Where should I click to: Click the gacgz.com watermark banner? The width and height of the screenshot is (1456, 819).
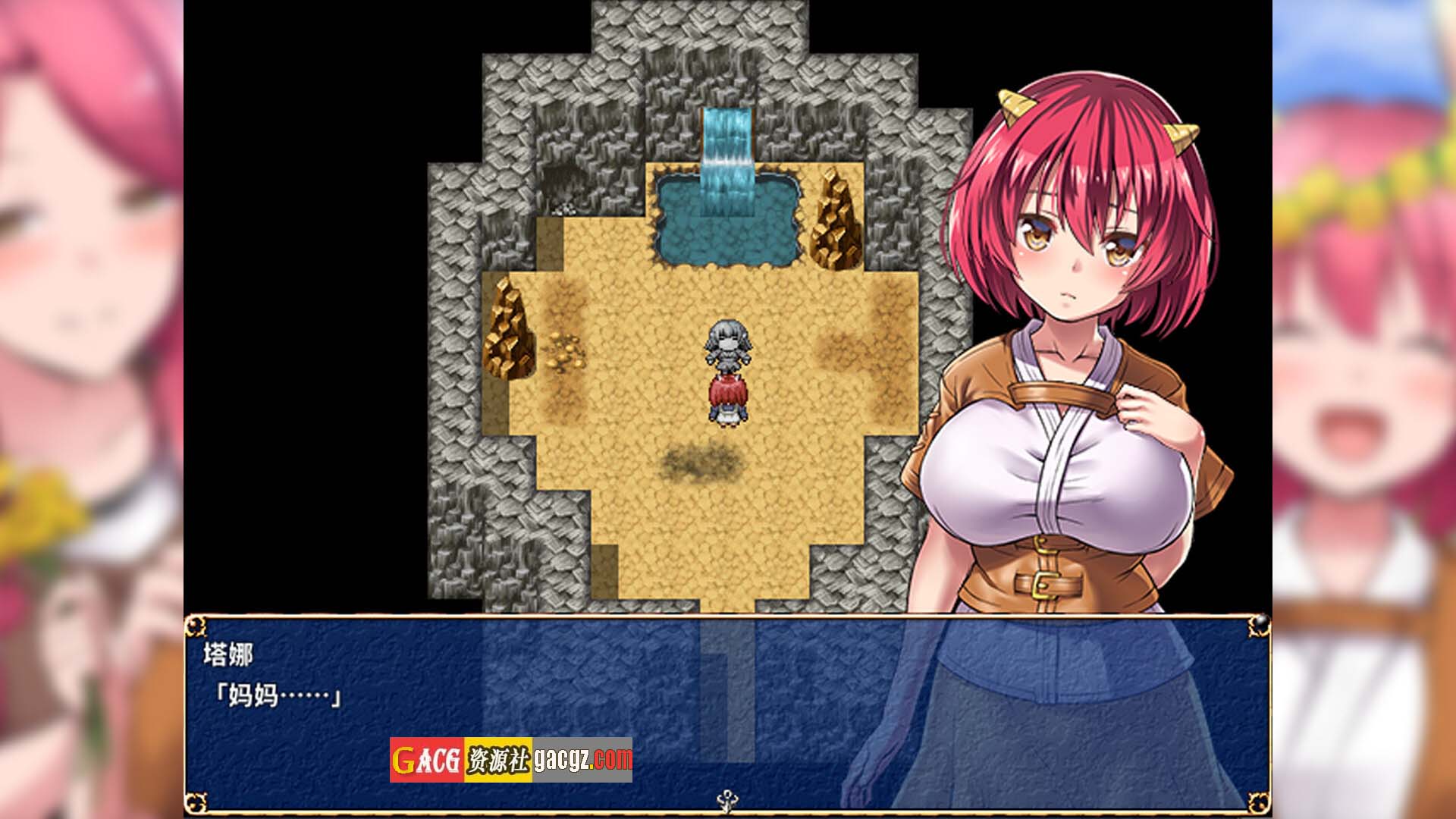[511, 759]
